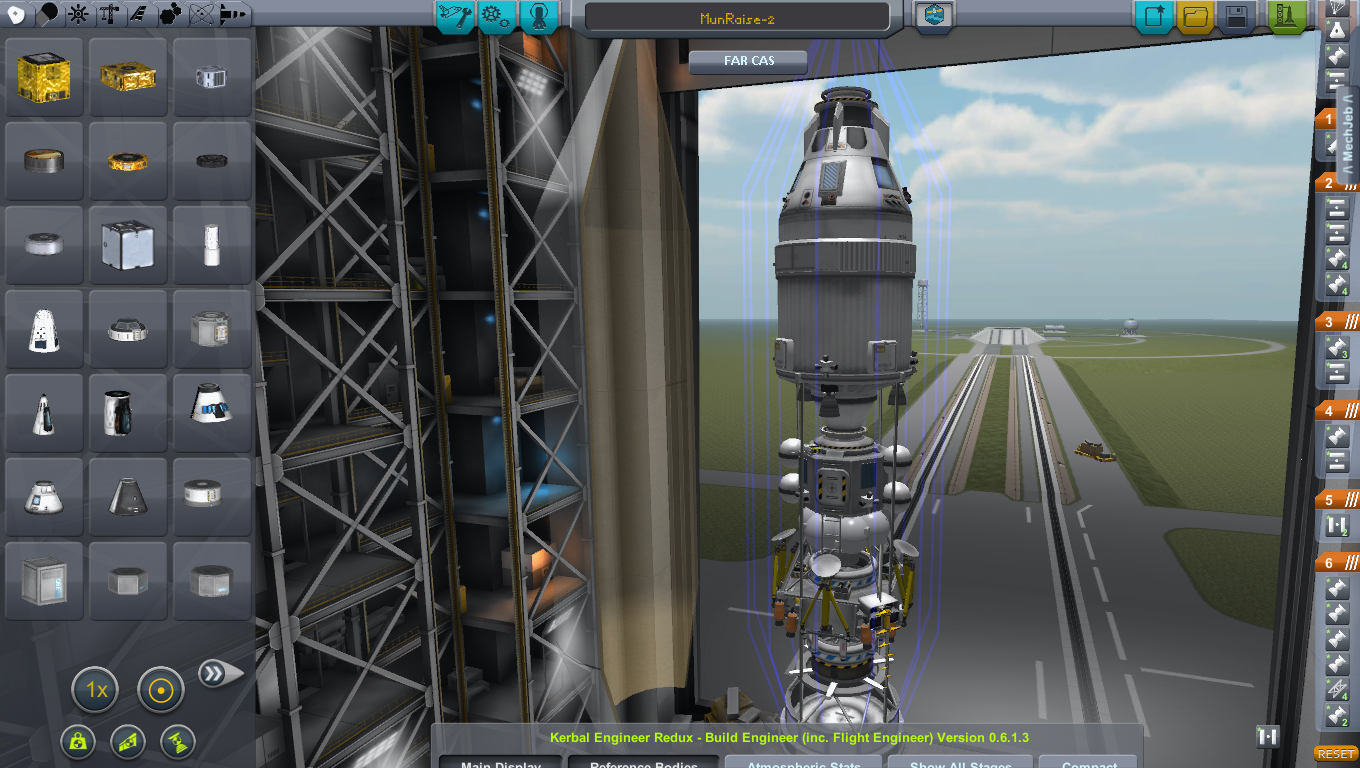1360x768 pixels.
Task: Edit the MunRaise-2 vessel name field
Action: pos(736,18)
